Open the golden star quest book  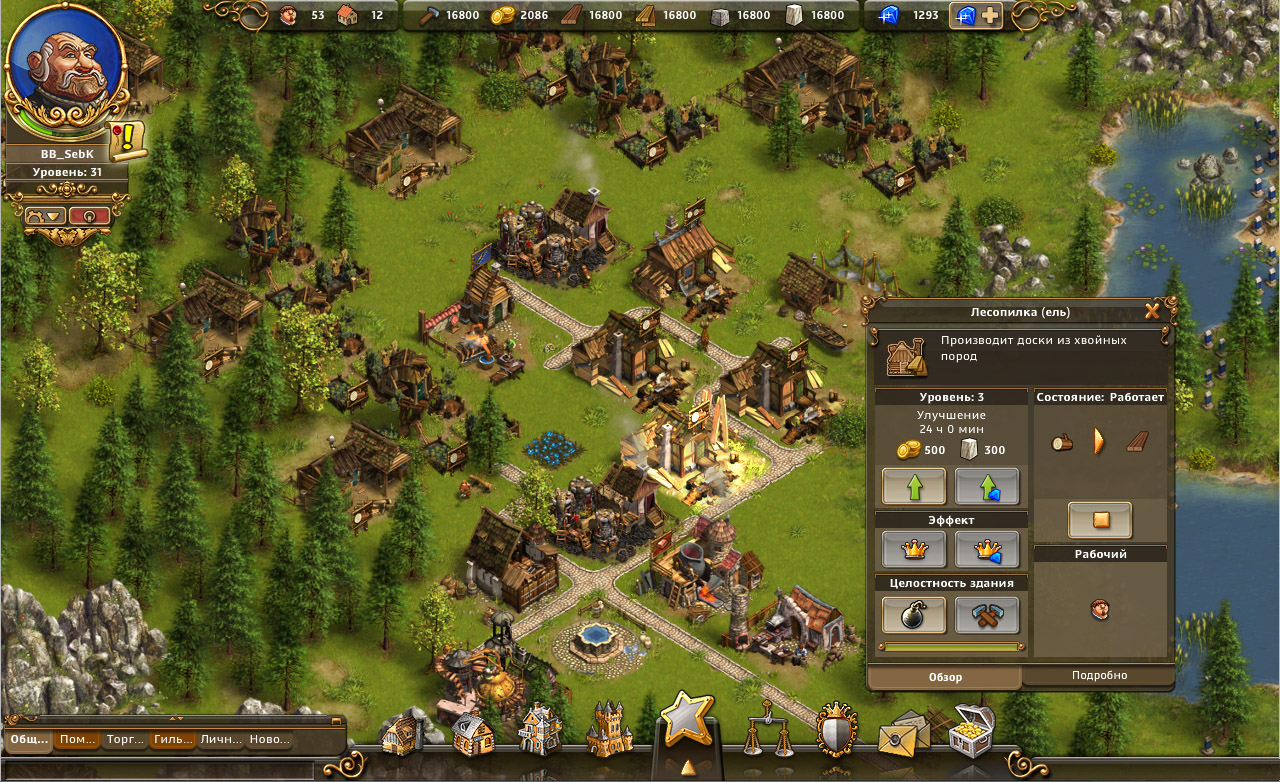686,718
